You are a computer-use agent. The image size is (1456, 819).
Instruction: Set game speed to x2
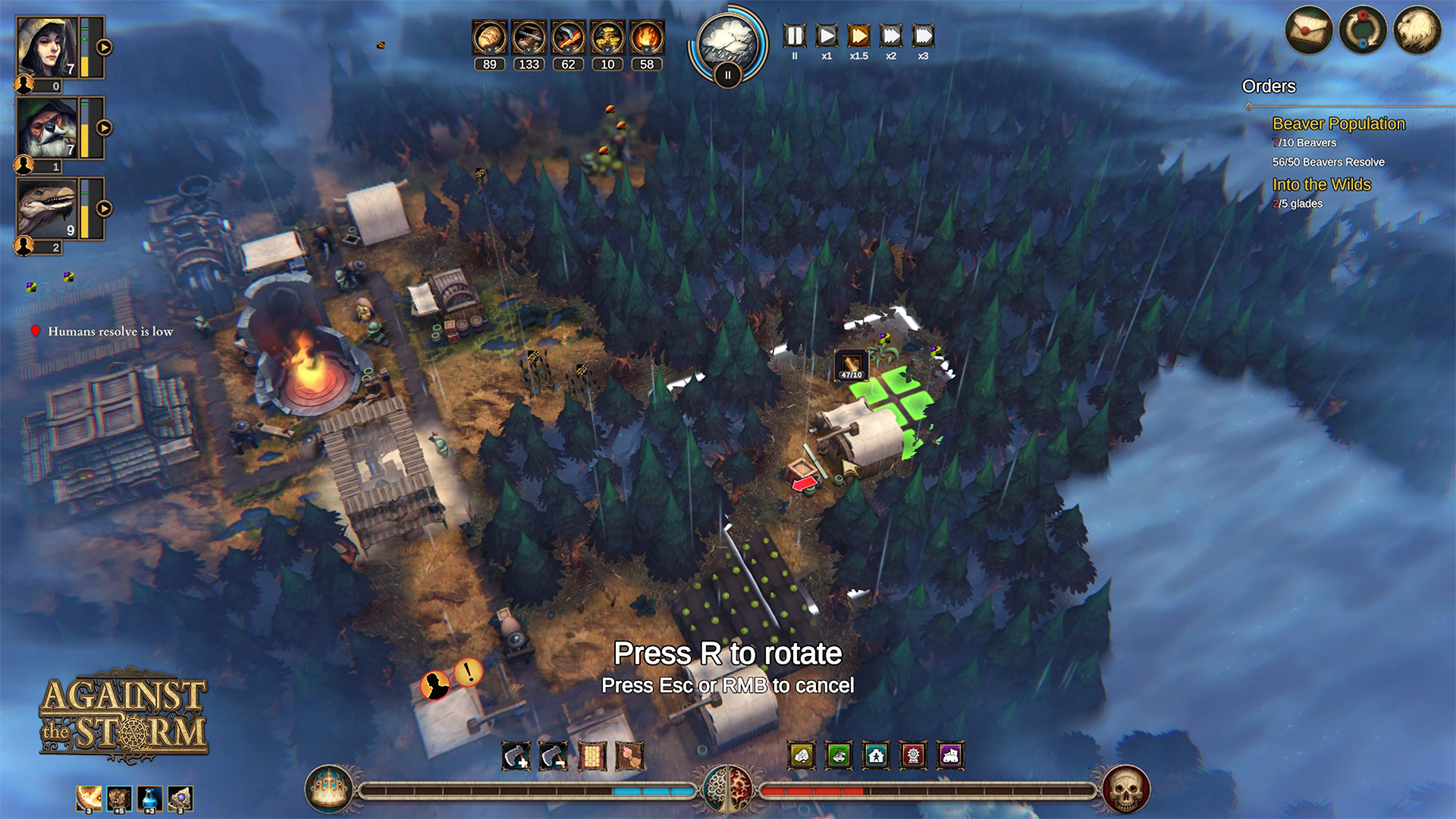(x=890, y=36)
